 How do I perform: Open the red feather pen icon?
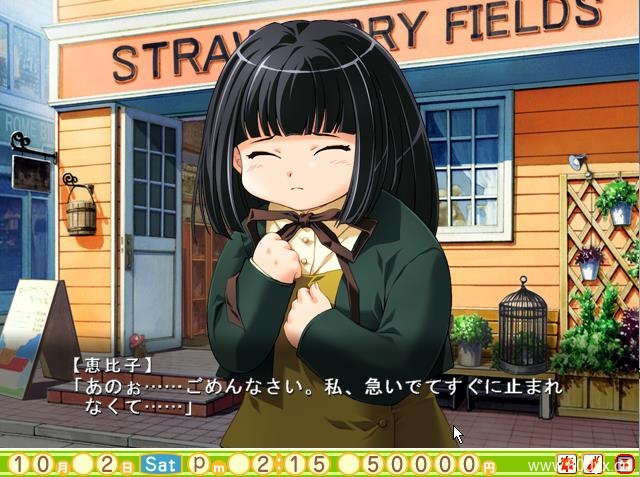[592, 464]
